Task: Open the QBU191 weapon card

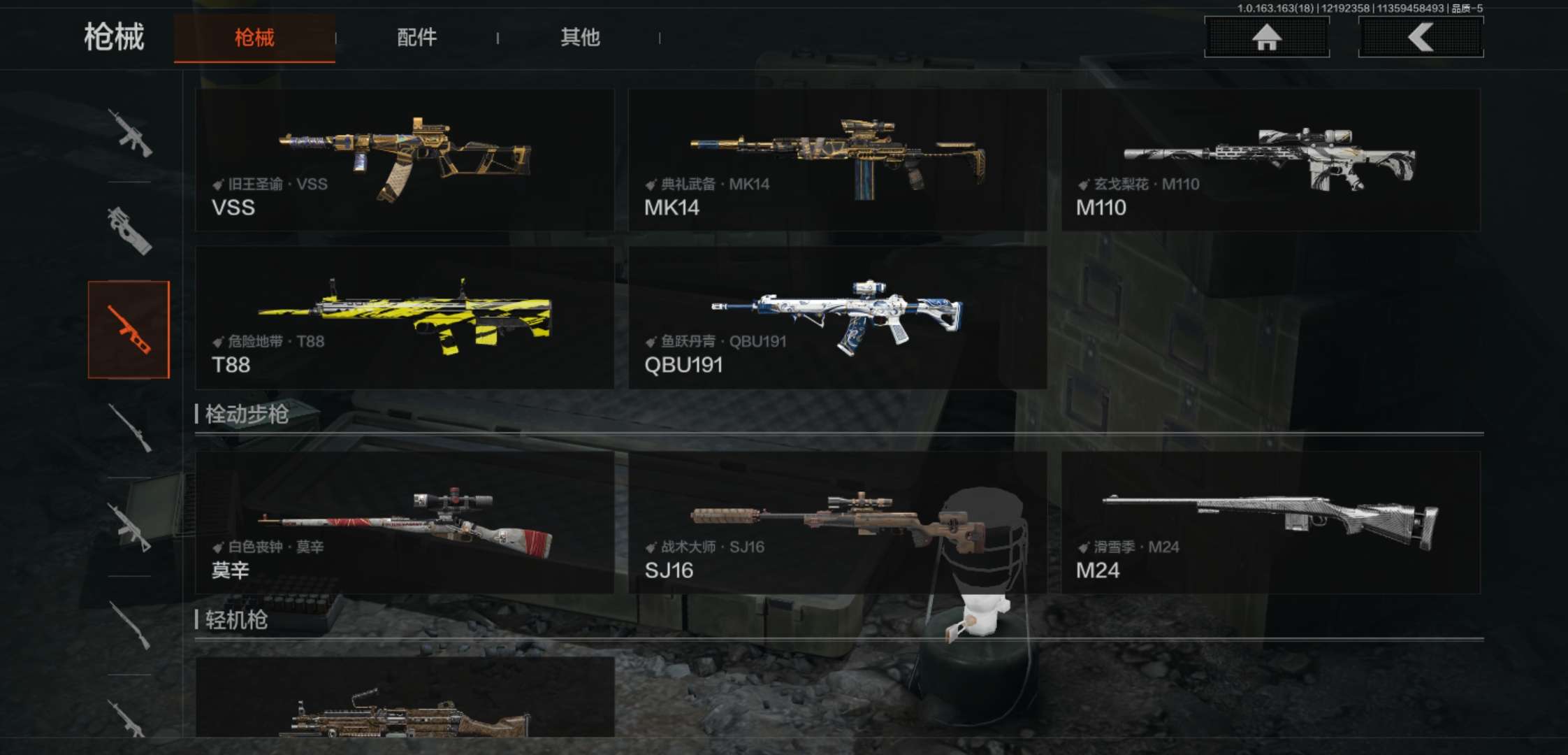Action: pos(837,317)
